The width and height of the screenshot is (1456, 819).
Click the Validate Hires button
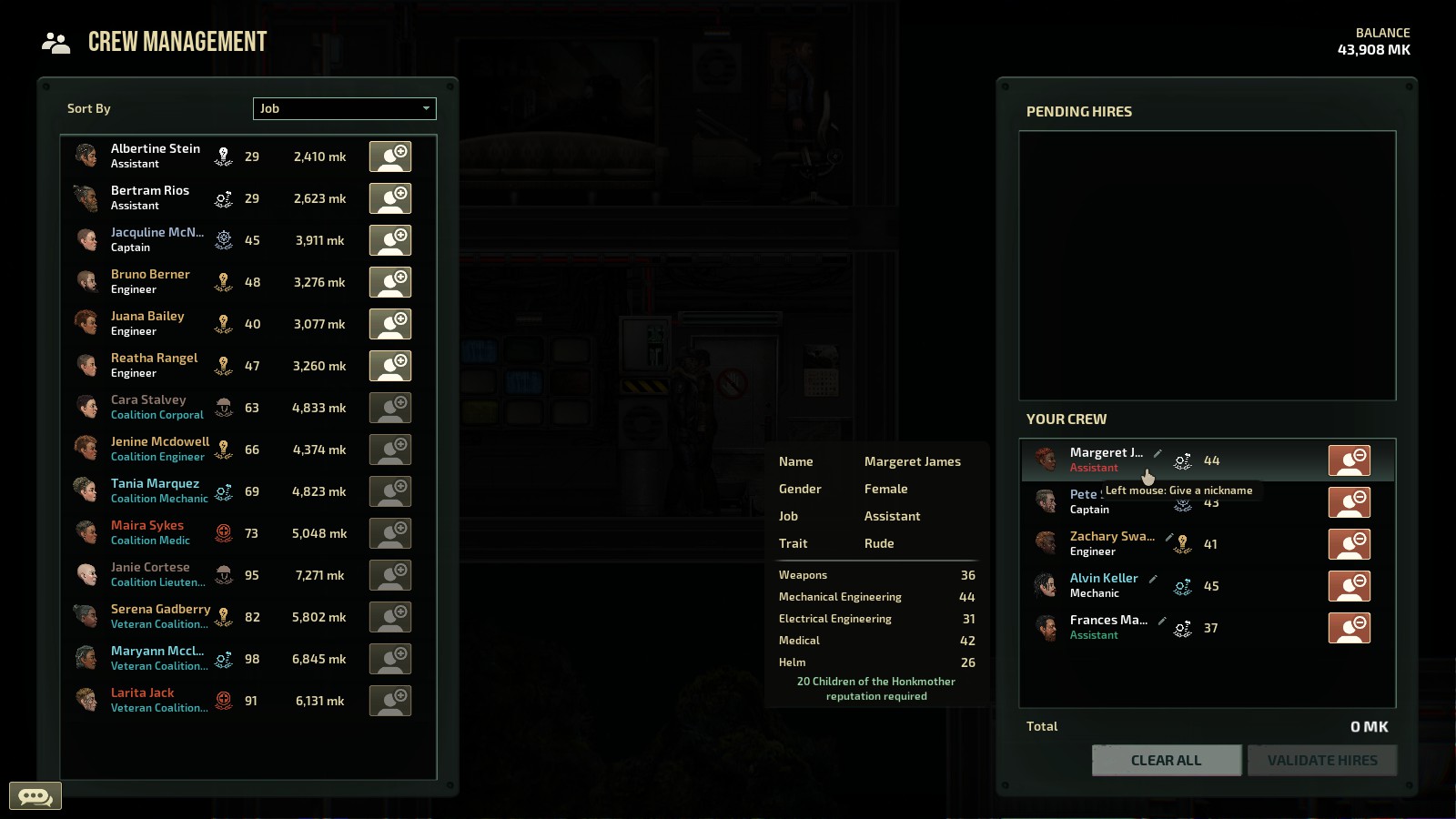point(1321,760)
